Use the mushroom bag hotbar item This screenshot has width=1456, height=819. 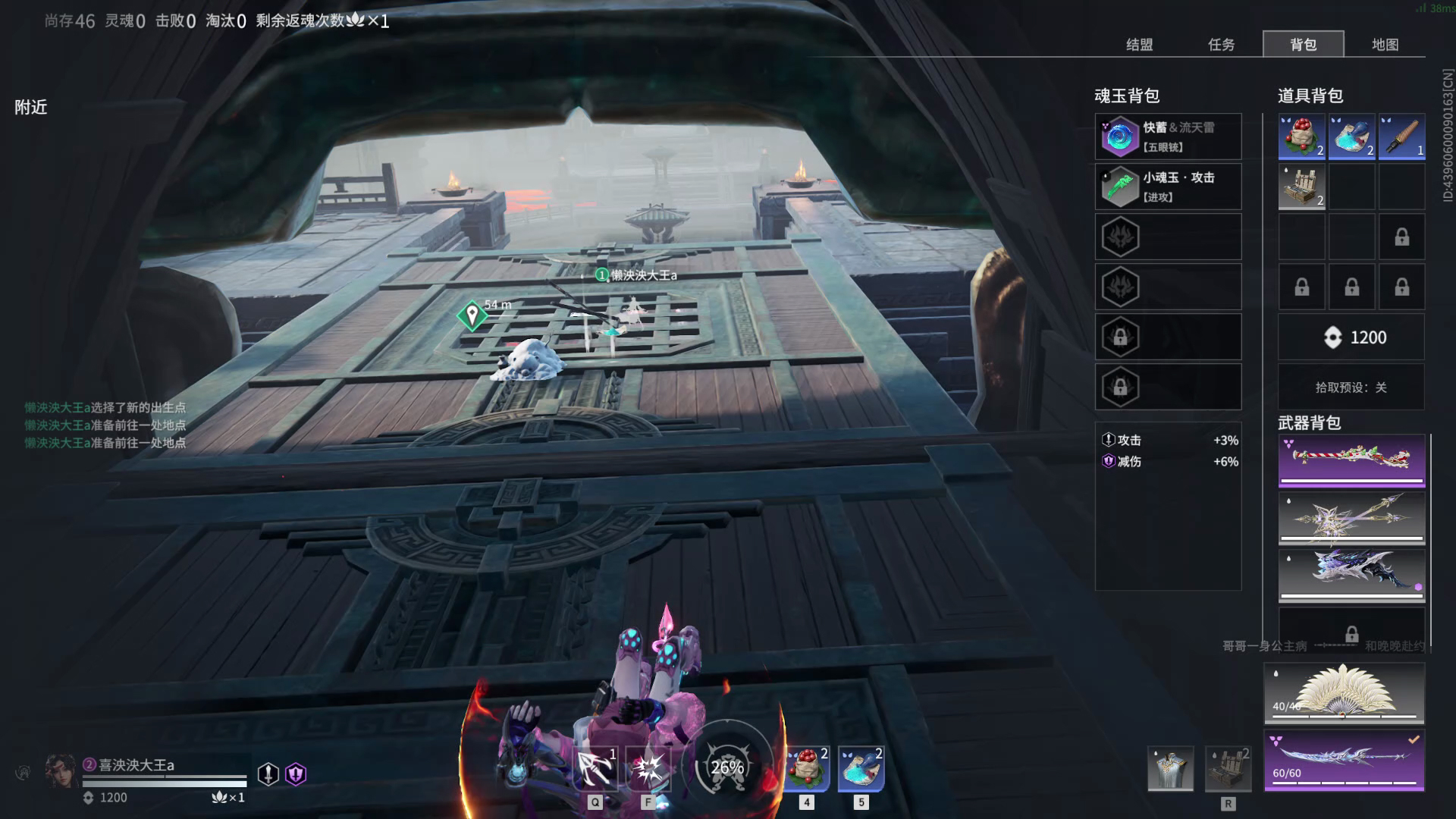click(x=807, y=768)
